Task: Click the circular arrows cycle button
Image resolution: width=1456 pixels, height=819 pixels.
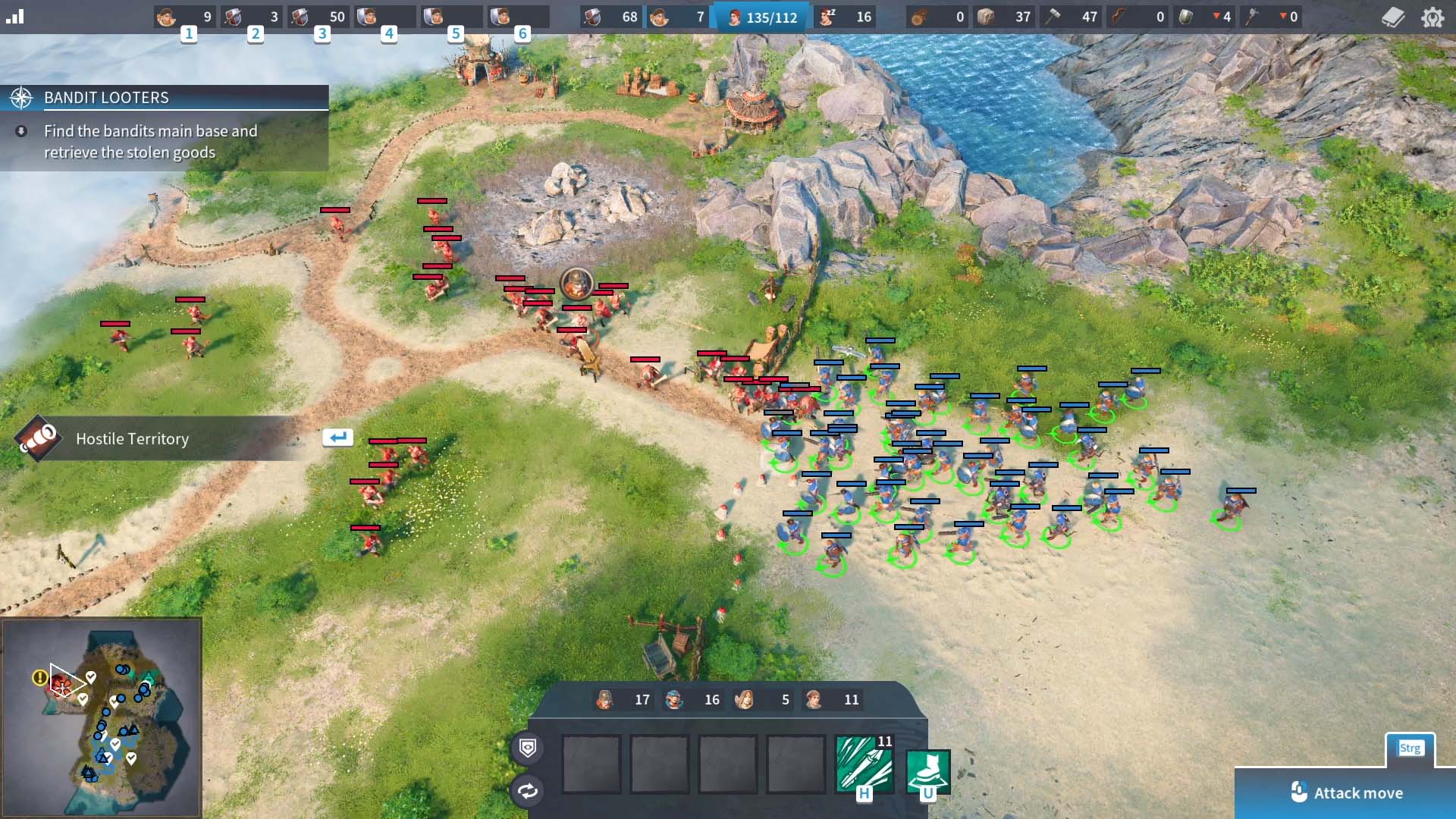Action: (x=528, y=791)
